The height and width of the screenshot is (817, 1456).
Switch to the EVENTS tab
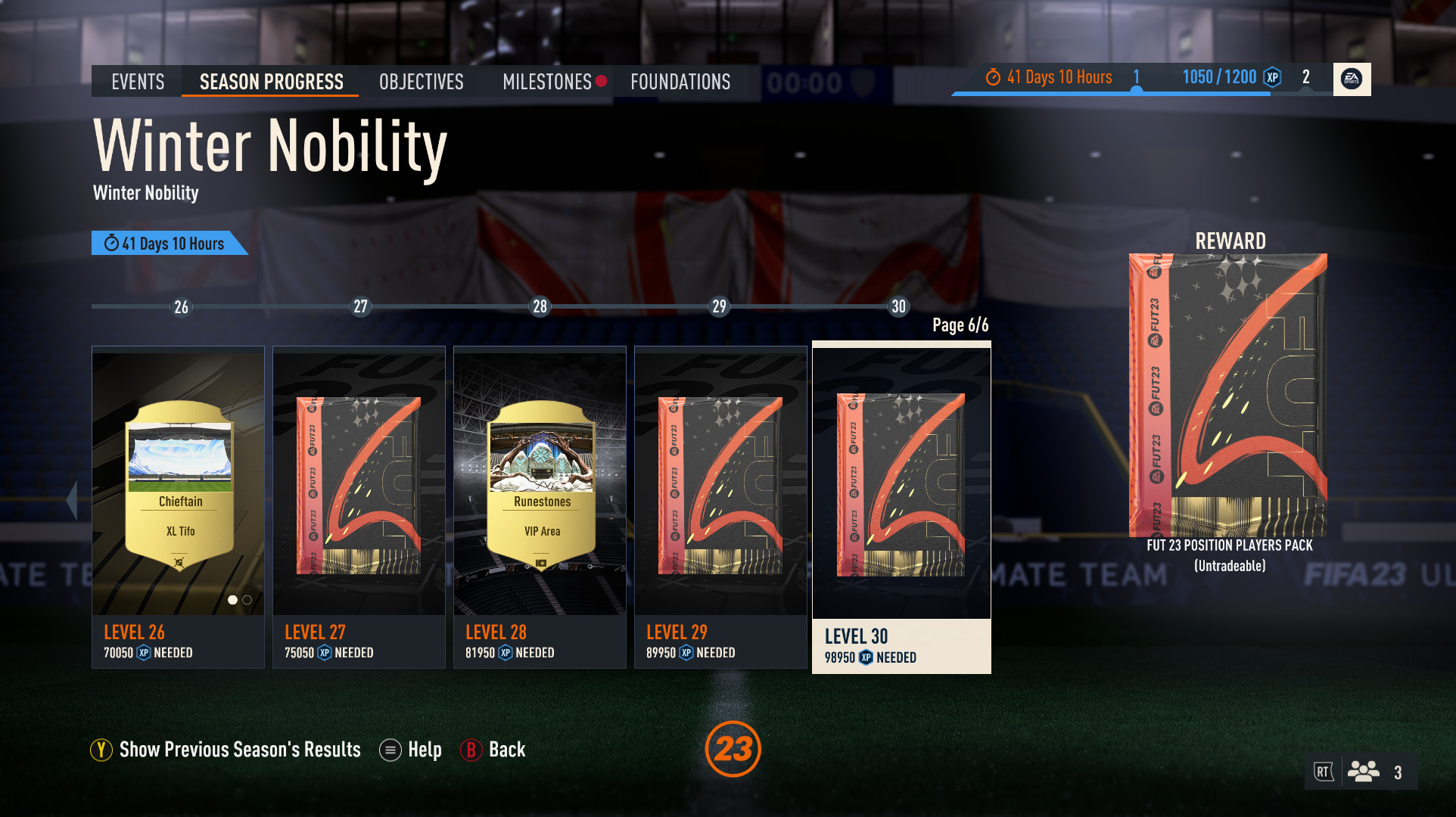(137, 81)
